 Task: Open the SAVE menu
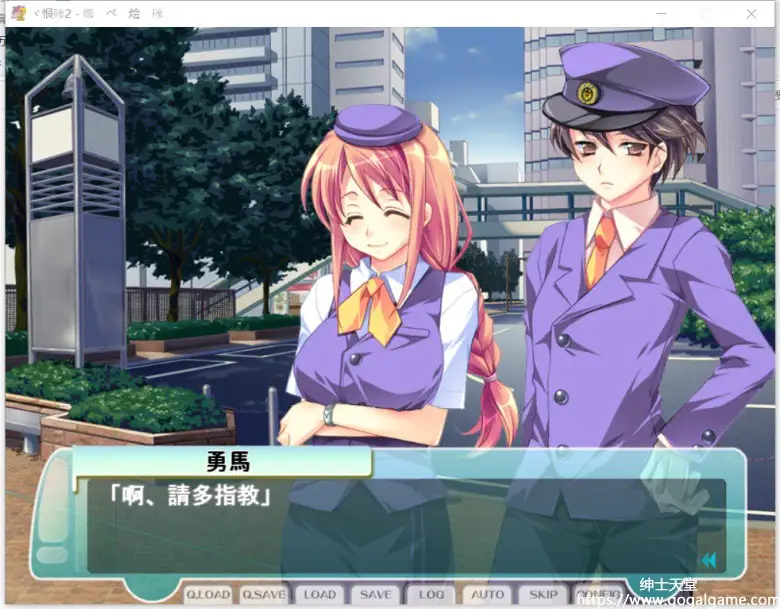tap(376, 594)
